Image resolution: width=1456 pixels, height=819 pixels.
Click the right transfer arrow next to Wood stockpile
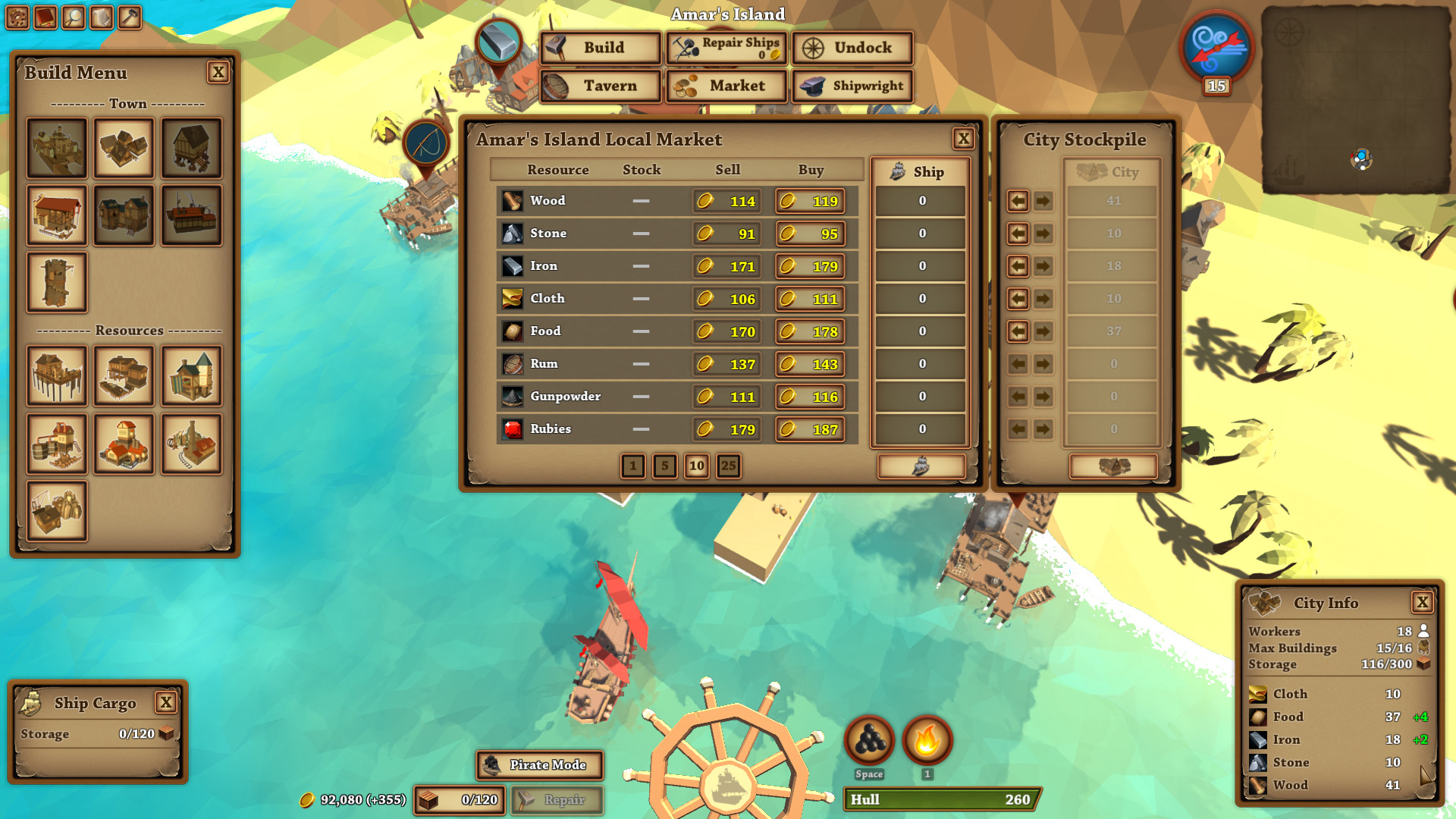[x=1043, y=201]
